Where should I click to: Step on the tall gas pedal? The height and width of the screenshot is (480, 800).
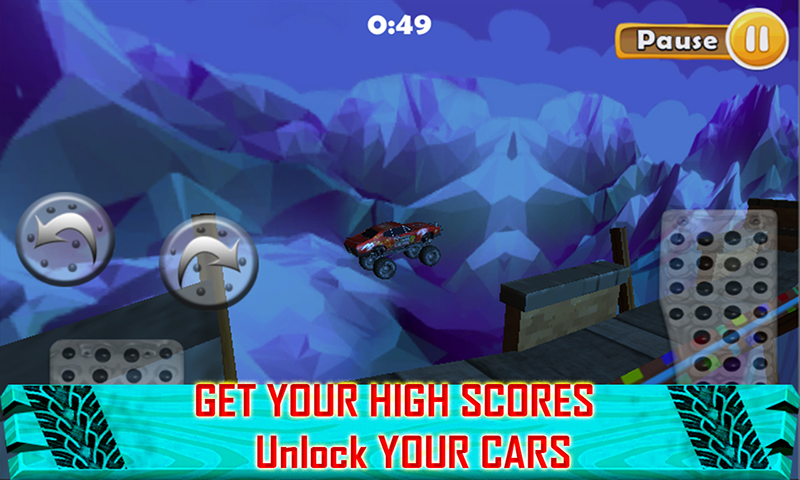coord(719,300)
